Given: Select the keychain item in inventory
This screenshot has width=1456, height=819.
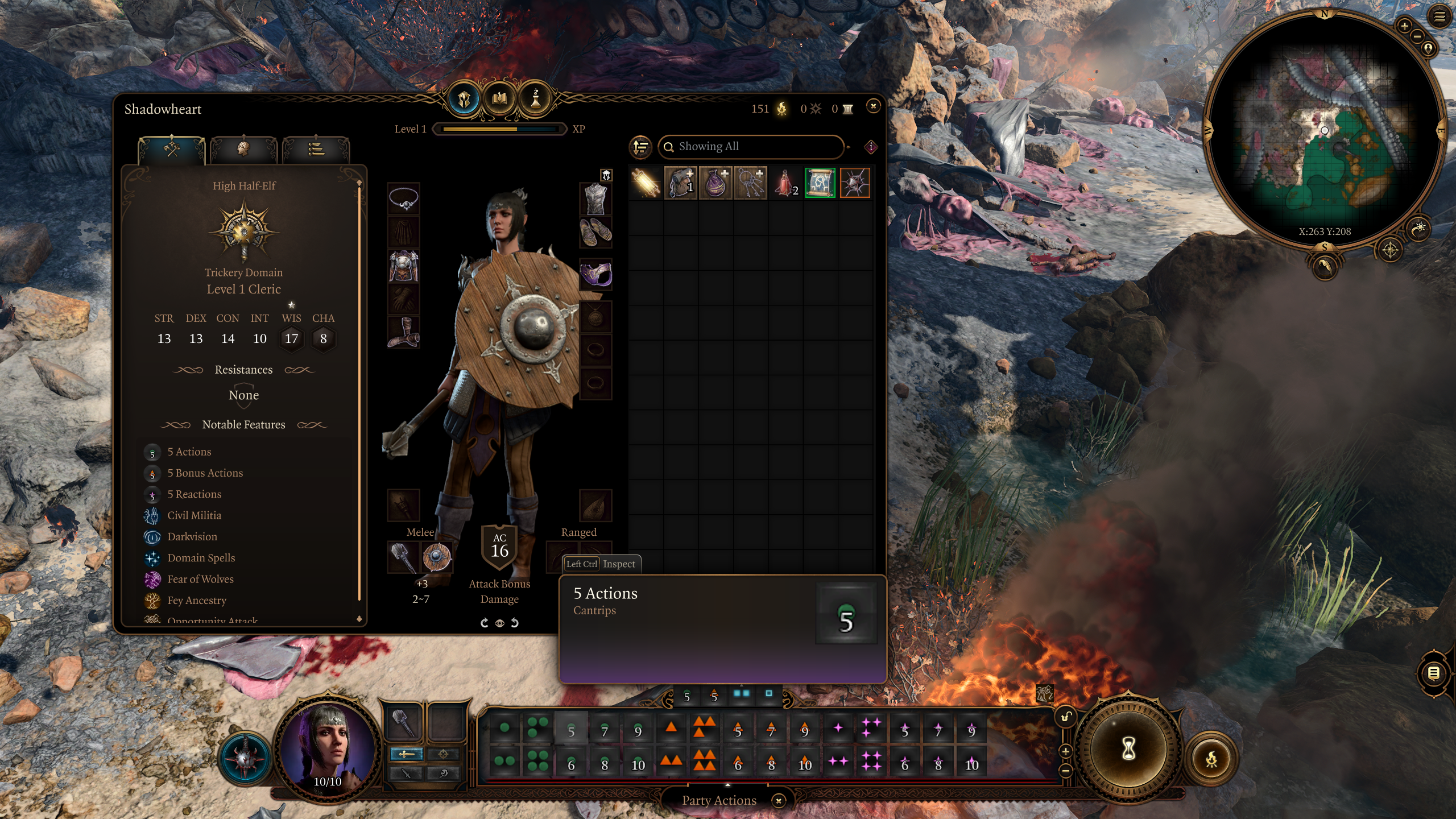Looking at the screenshot, I should click(751, 183).
